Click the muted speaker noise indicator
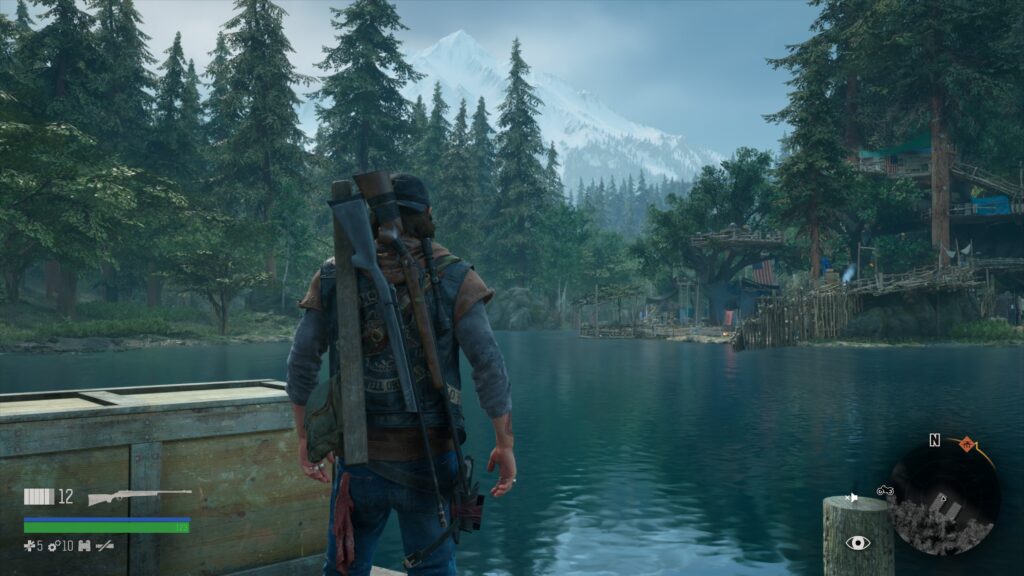The image size is (1024, 576). [853, 497]
